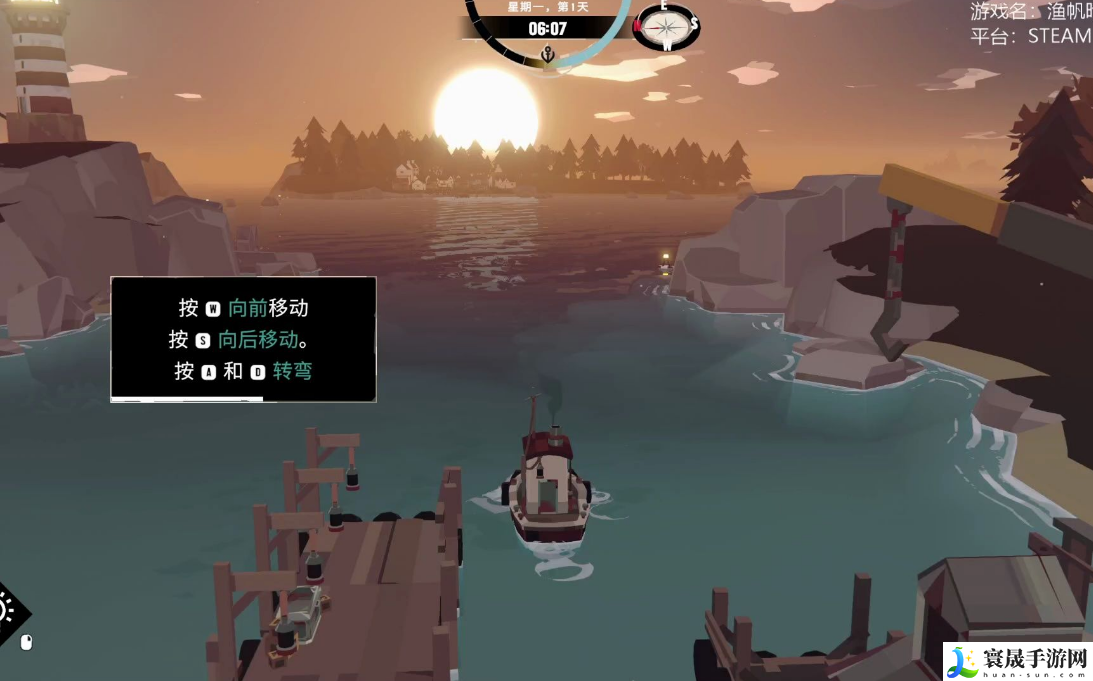Toggle the boat light icon

8,610
